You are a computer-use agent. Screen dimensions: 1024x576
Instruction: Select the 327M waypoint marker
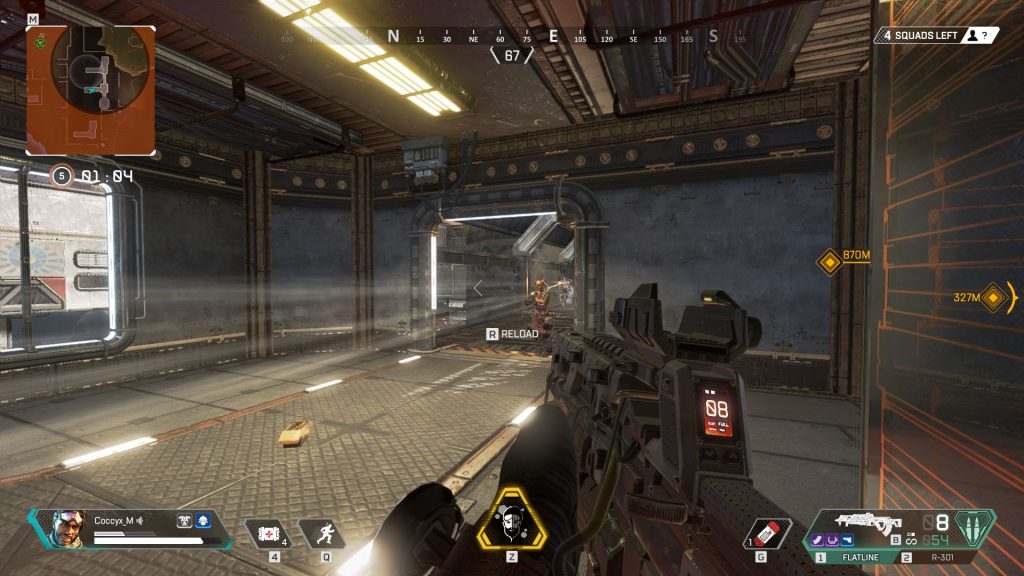coord(992,298)
